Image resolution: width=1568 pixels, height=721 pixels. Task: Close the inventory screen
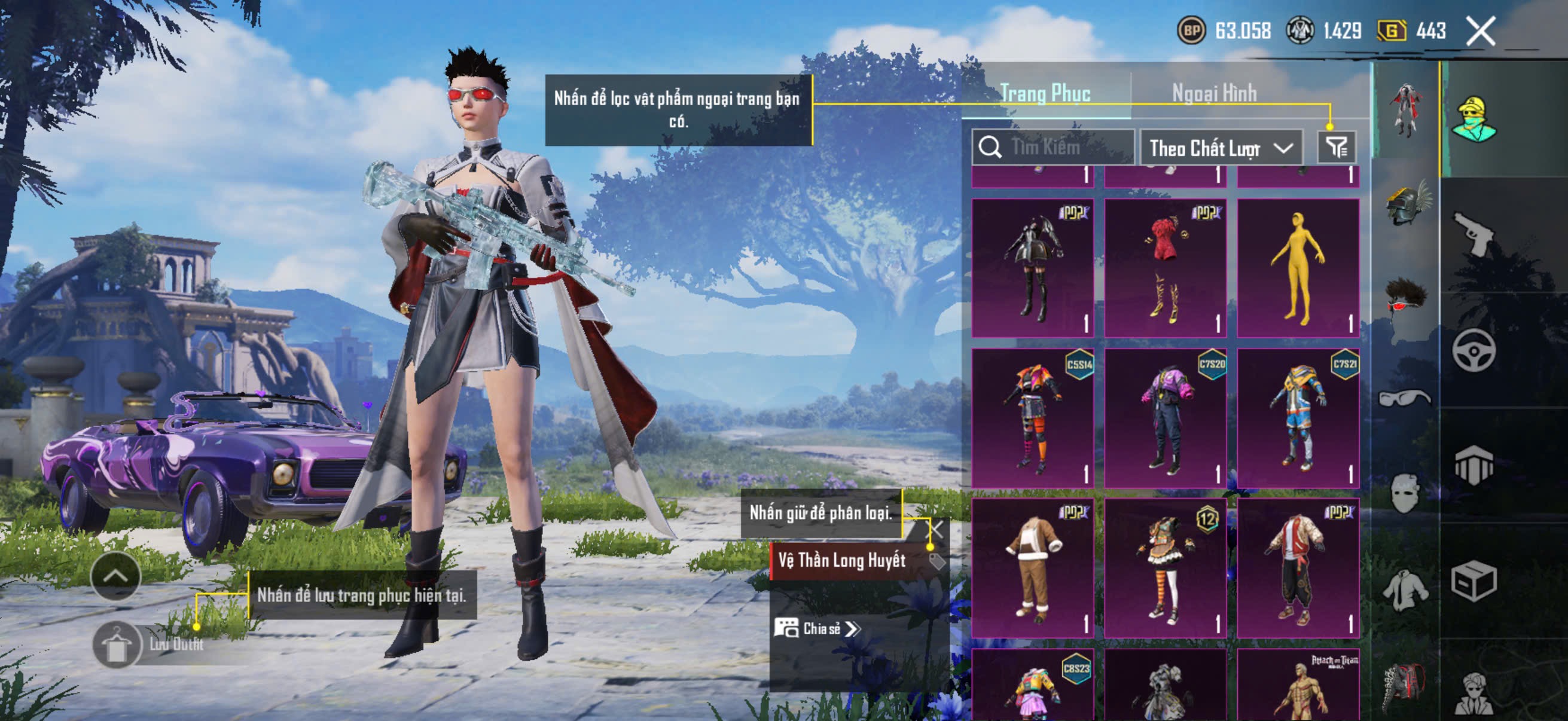coord(1480,30)
